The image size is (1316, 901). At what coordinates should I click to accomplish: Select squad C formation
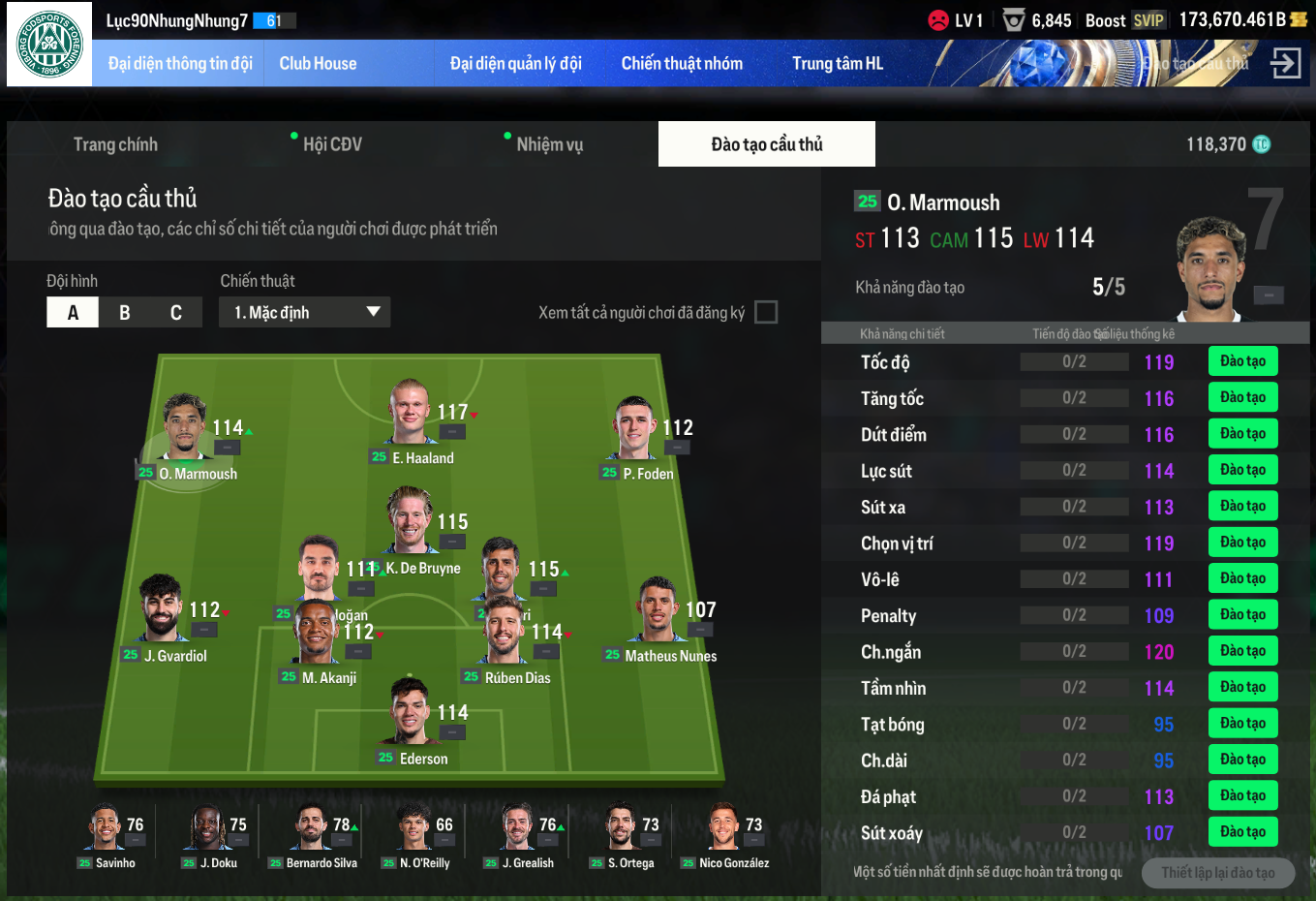point(176,312)
